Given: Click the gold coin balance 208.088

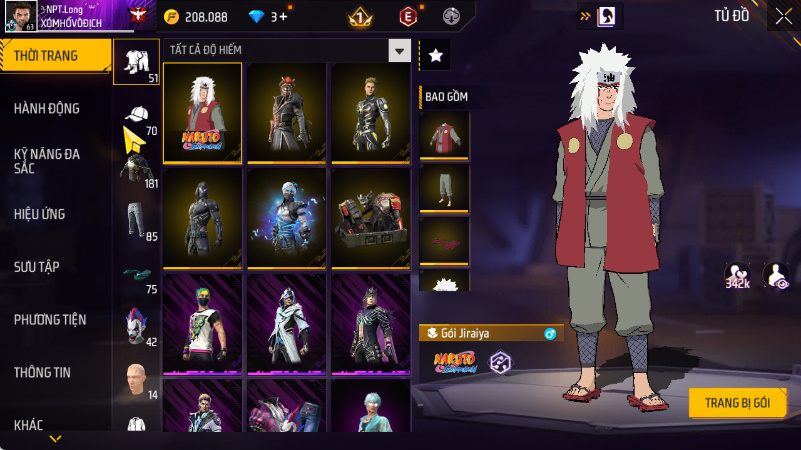Looking at the screenshot, I should (196, 17).
